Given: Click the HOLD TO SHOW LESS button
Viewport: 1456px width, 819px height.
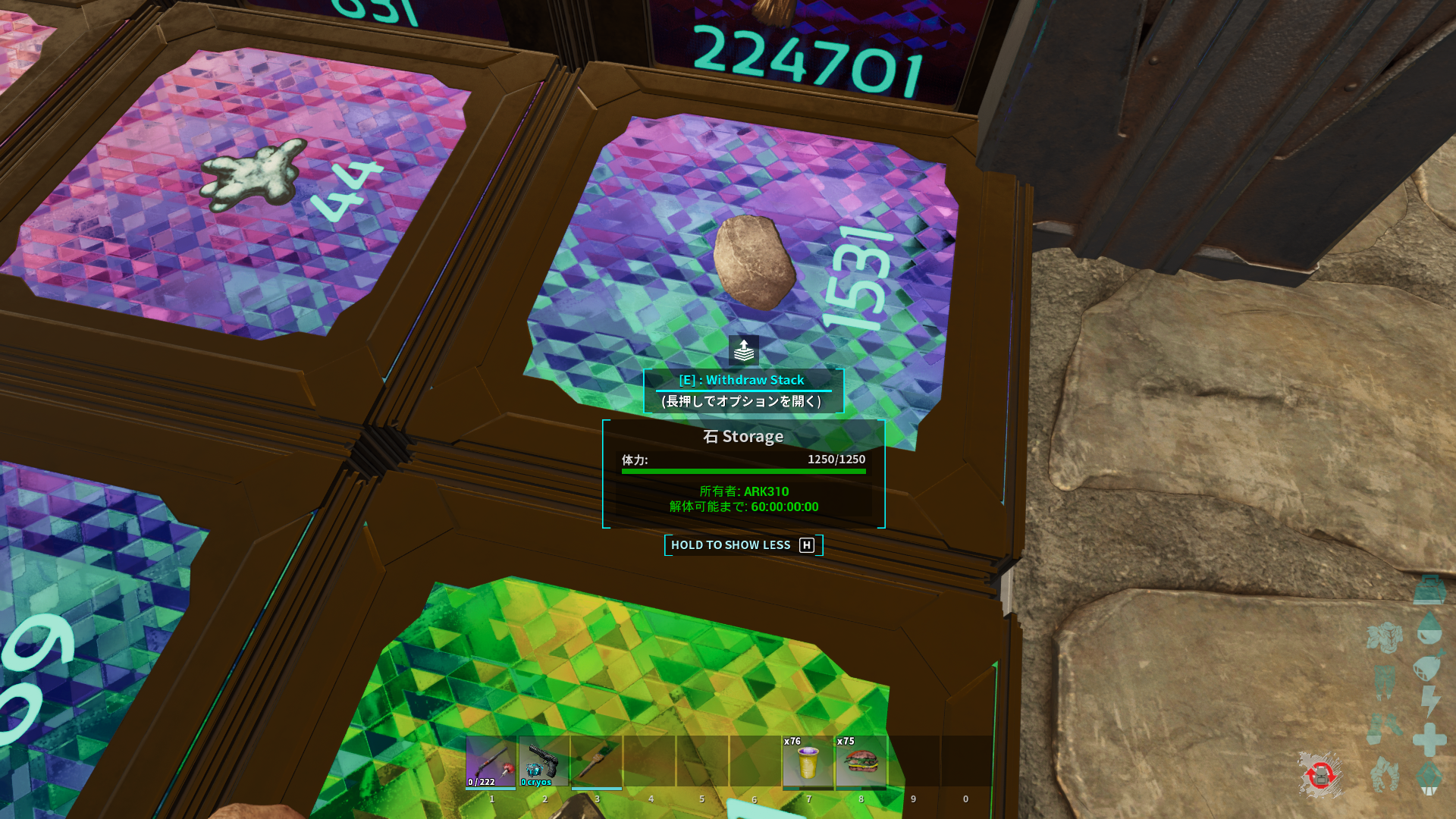Looking at the screenshot, I should (x=742, y=544).
